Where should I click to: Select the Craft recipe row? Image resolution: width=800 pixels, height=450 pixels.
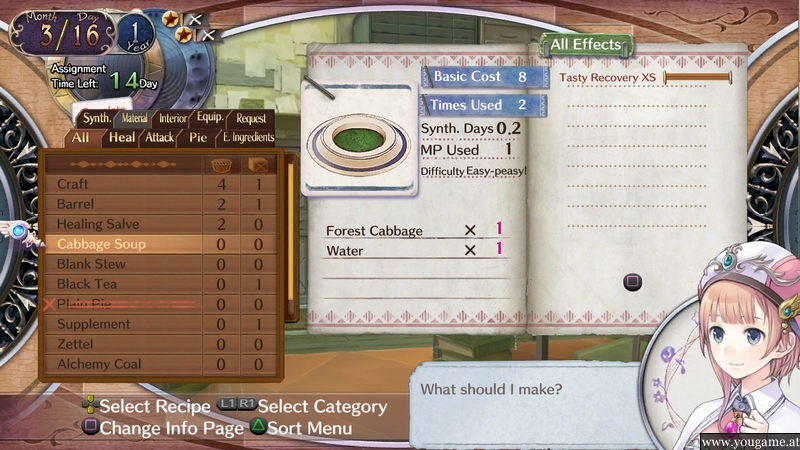point(120,184)
